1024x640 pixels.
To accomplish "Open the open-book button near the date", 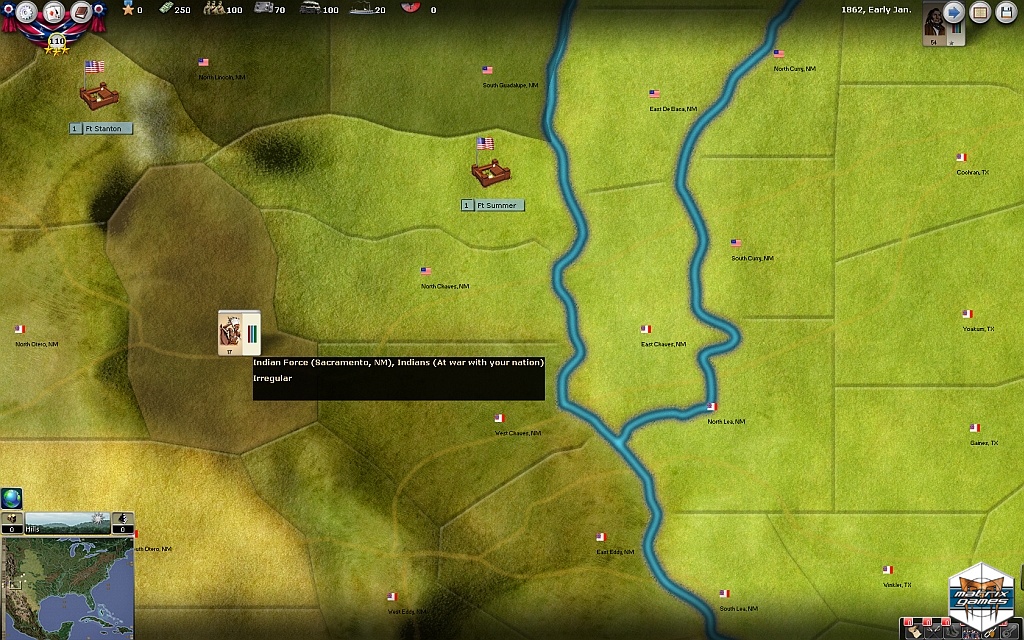I will click(980, 13).
